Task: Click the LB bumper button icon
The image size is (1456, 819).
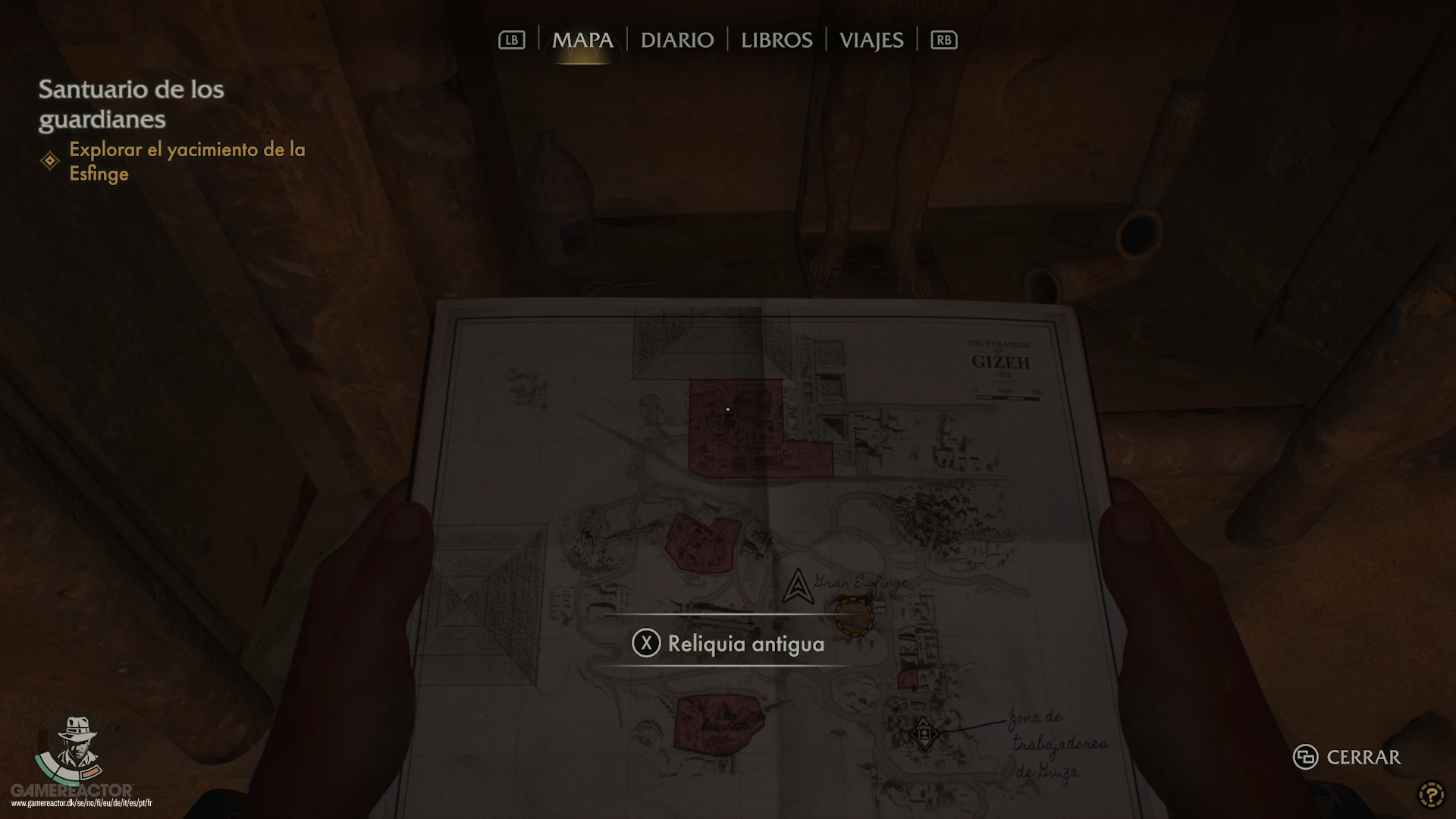Action: (x=512, y=40)
